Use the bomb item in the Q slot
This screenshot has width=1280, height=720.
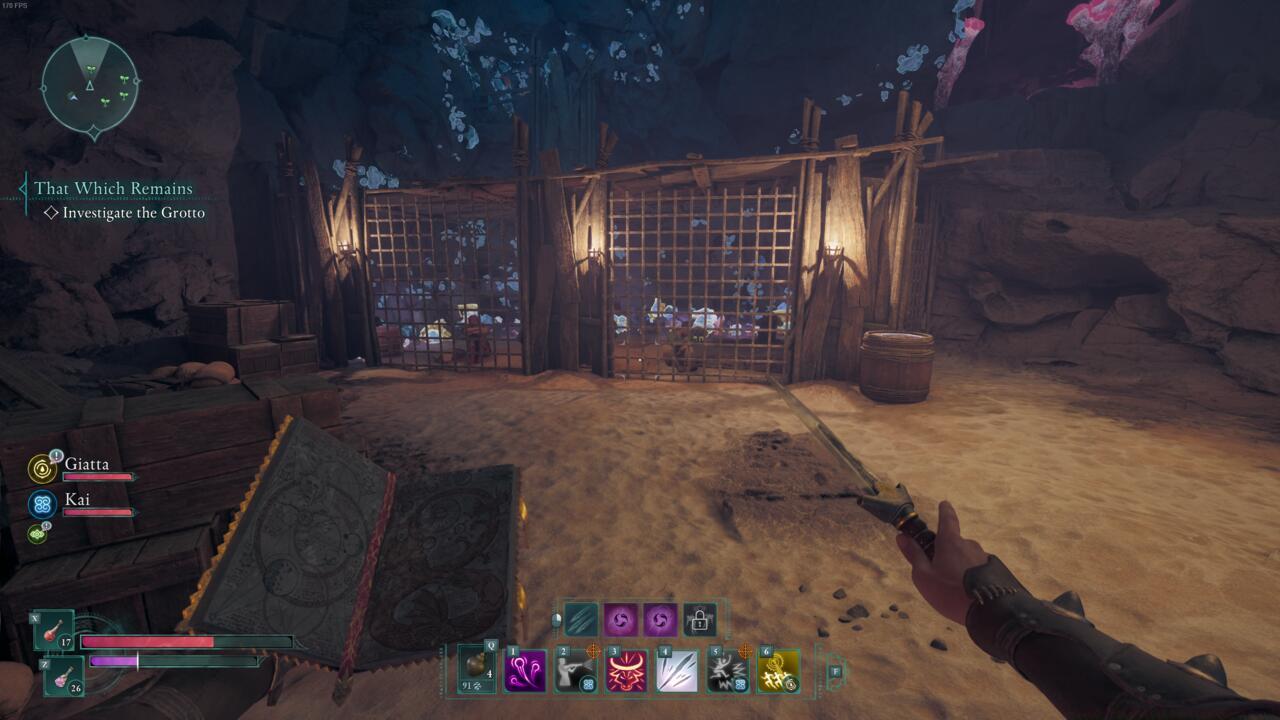[x=474, y=667]
